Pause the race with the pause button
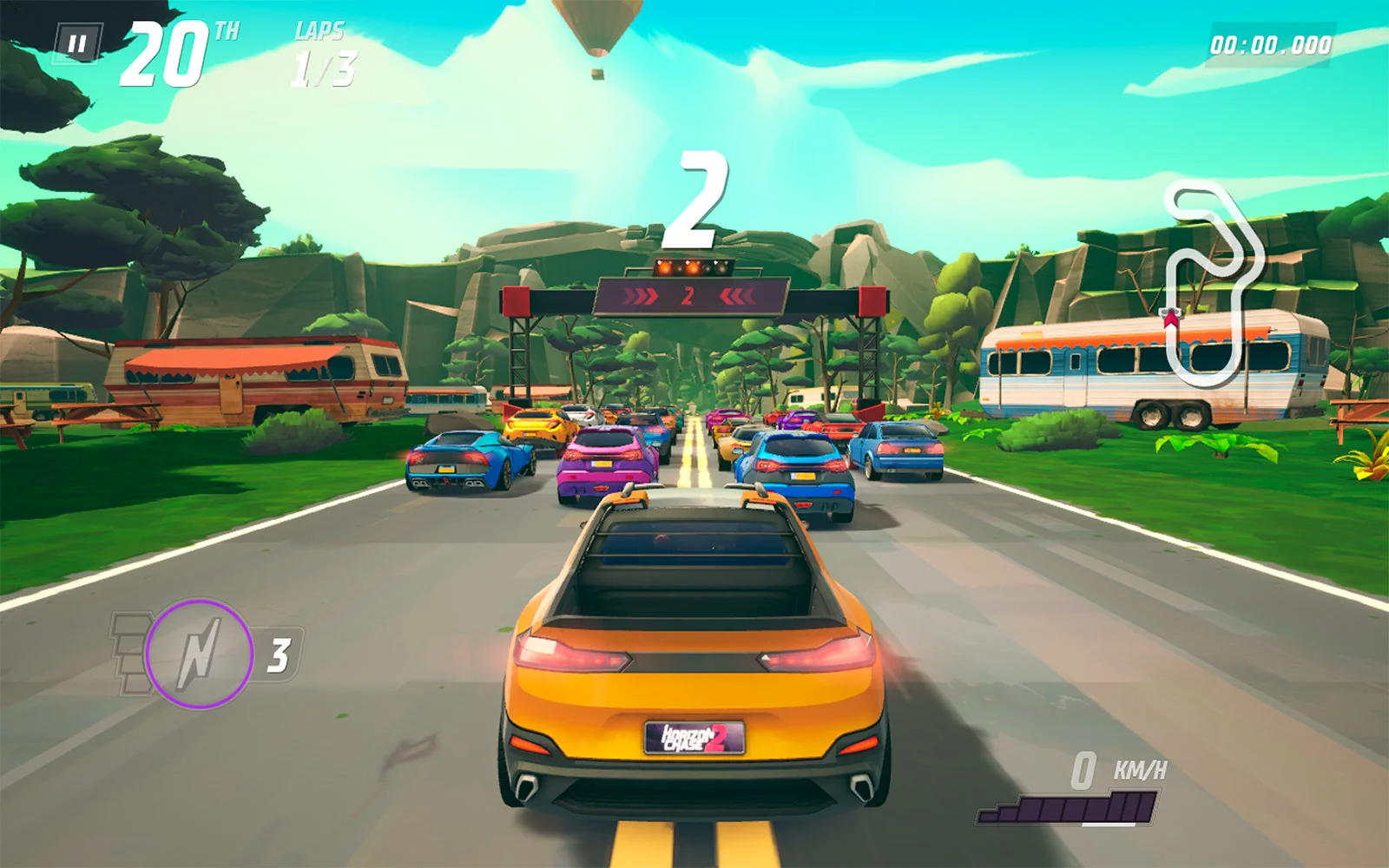Viewport: 1389px width, 868px height. click(78, 43)
